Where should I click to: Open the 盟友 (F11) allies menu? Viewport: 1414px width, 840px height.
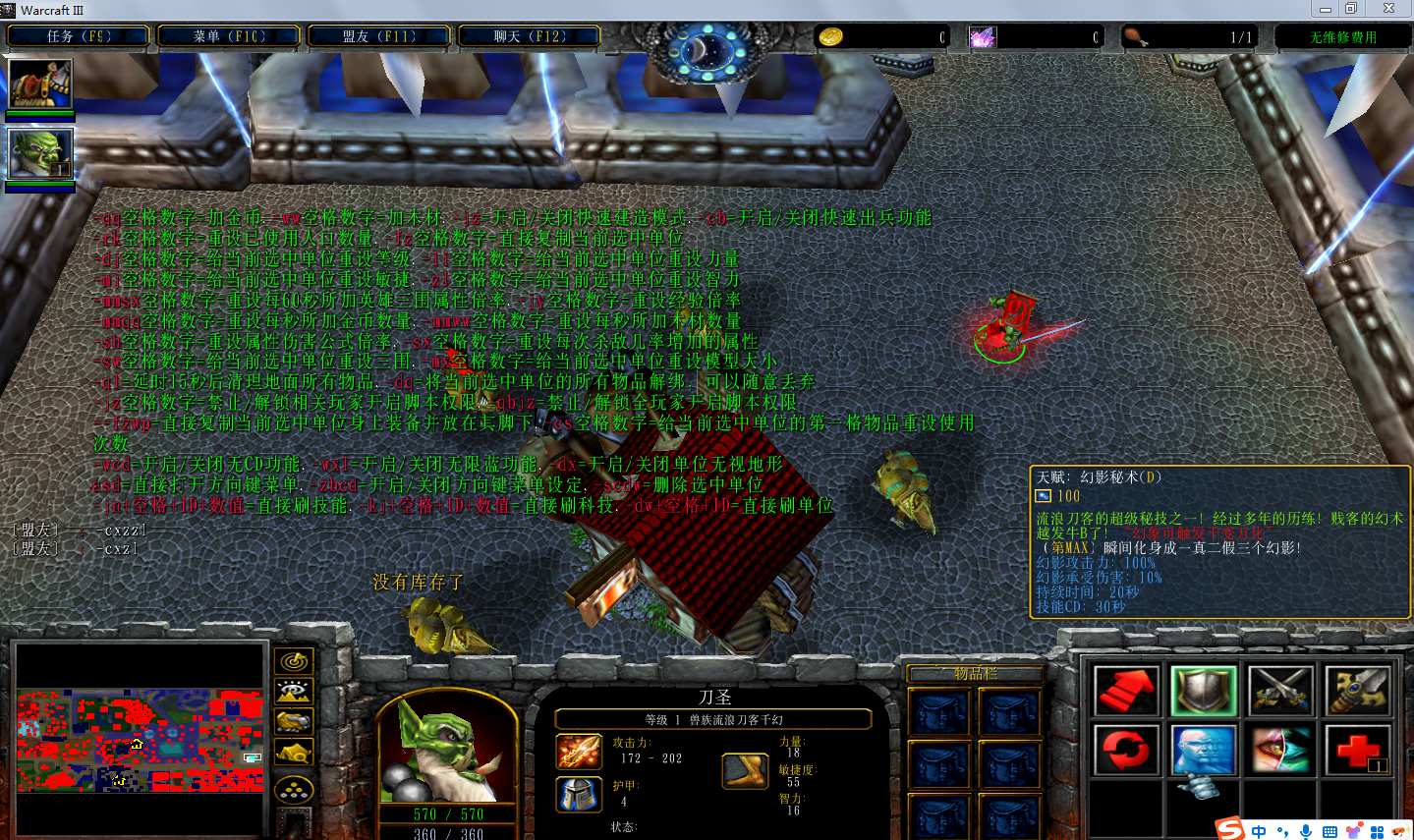click(x=379, y=36)
